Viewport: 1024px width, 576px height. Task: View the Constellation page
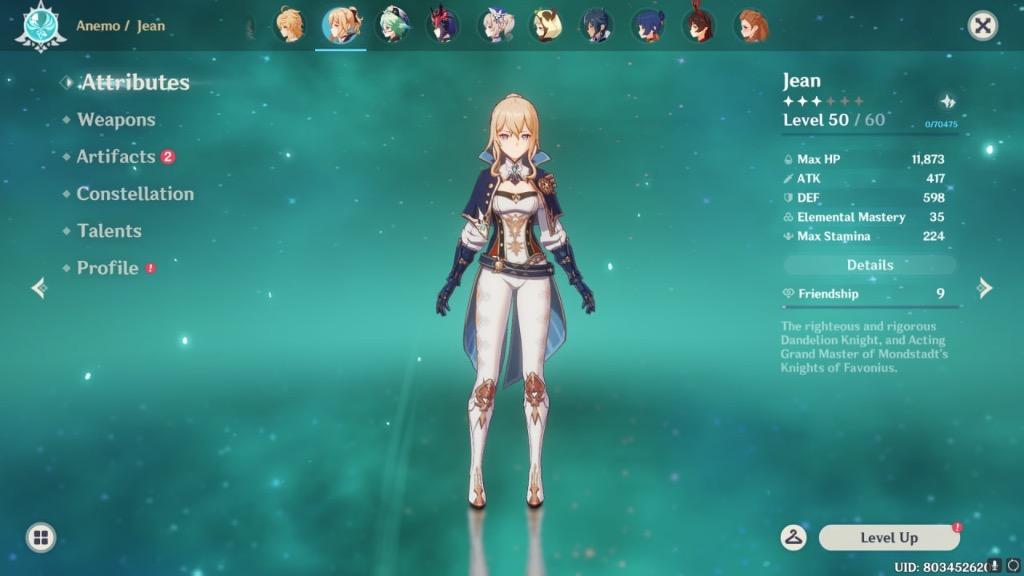[135, 194]
